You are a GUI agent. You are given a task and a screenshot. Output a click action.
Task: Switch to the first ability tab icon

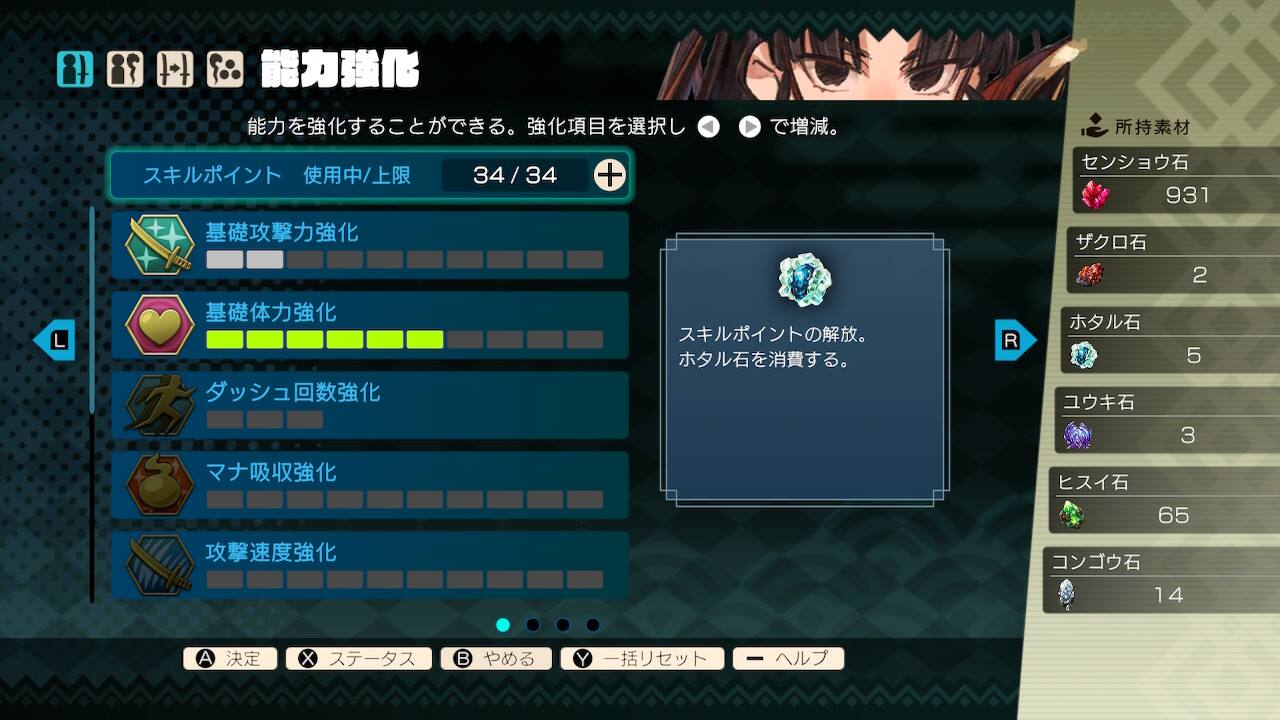click(75, 69)
